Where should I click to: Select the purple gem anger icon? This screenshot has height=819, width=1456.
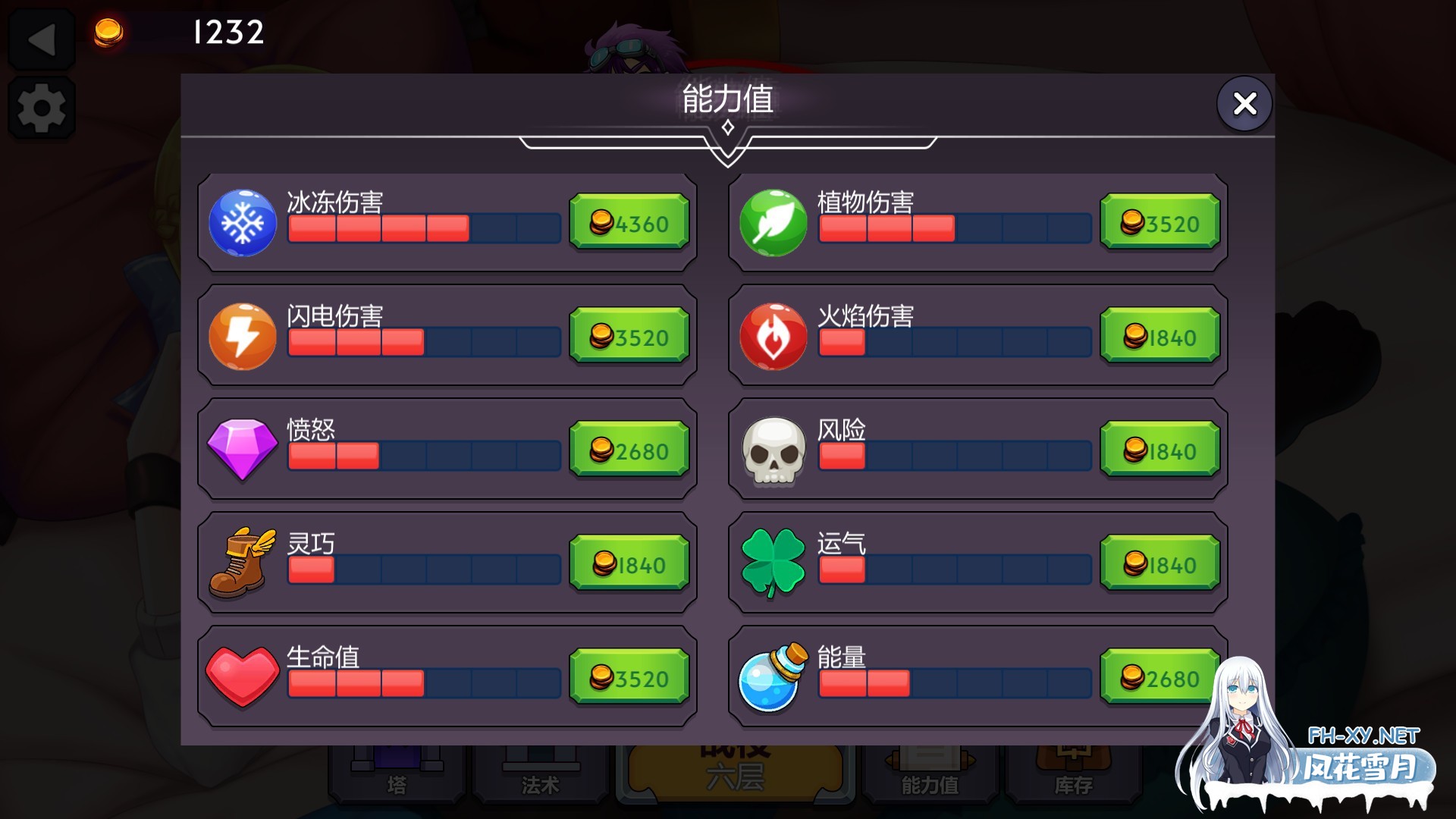tap(243, 450)
